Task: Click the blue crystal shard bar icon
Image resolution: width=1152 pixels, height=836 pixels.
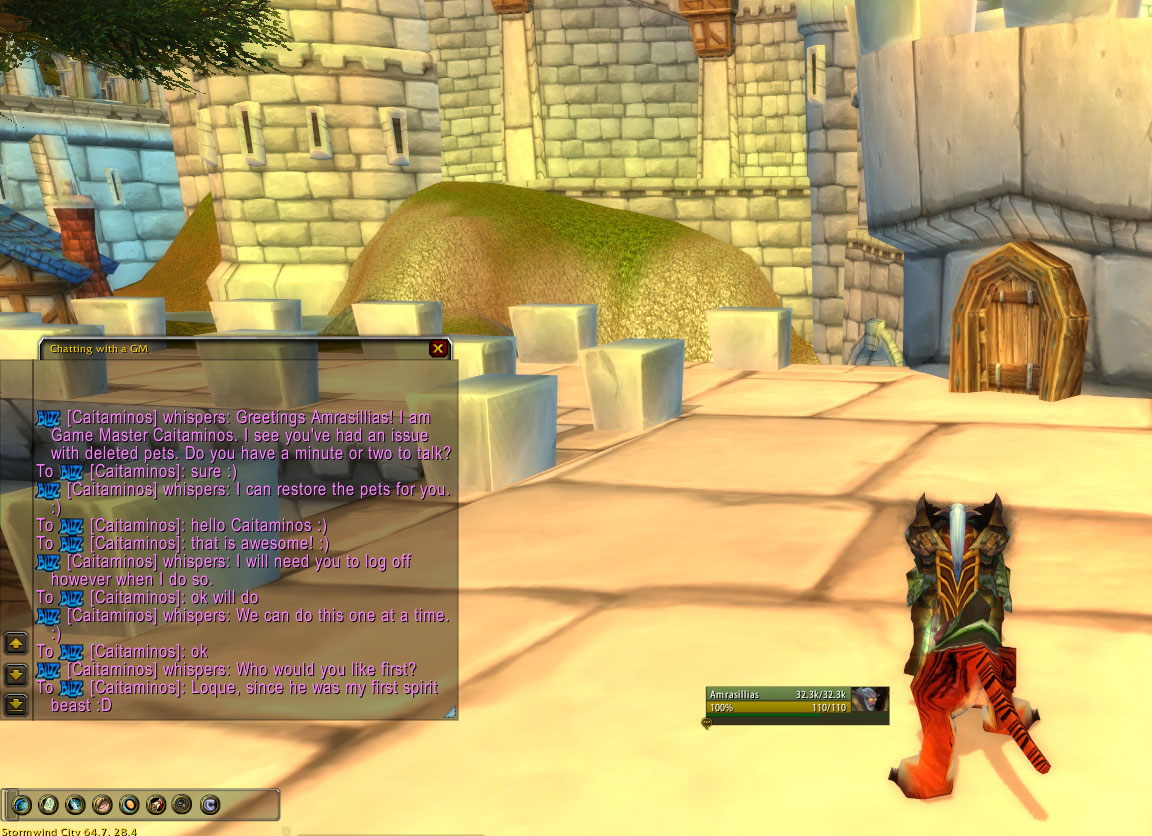Action: click(75, 804)
